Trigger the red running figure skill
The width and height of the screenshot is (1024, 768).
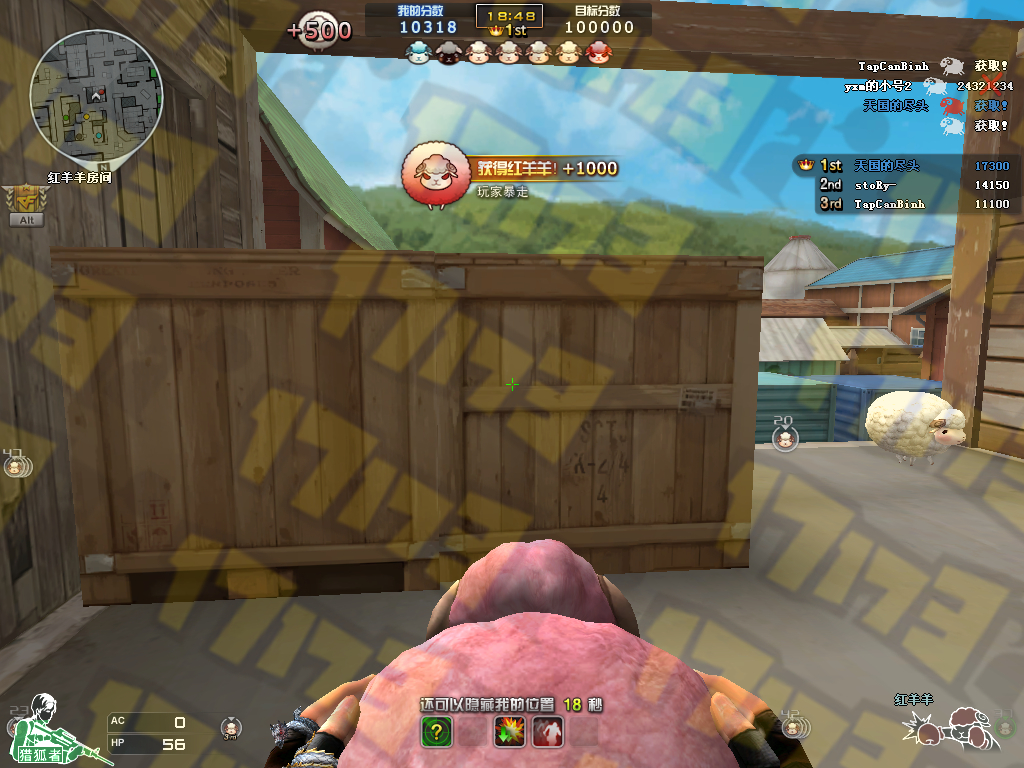(x=547, y=732)
